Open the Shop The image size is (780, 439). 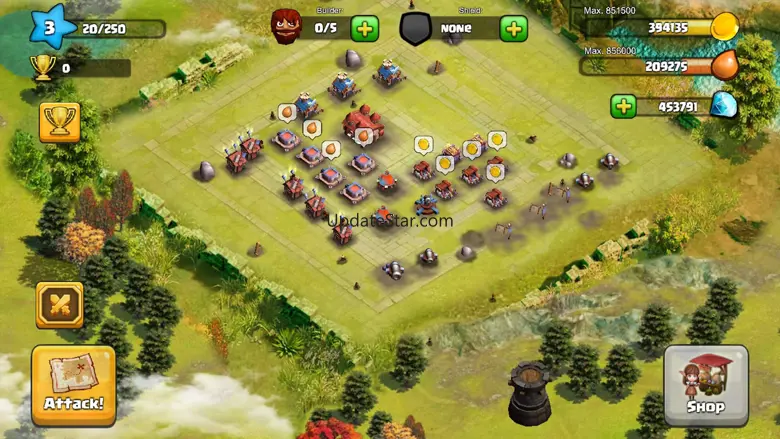pos(705,385)
